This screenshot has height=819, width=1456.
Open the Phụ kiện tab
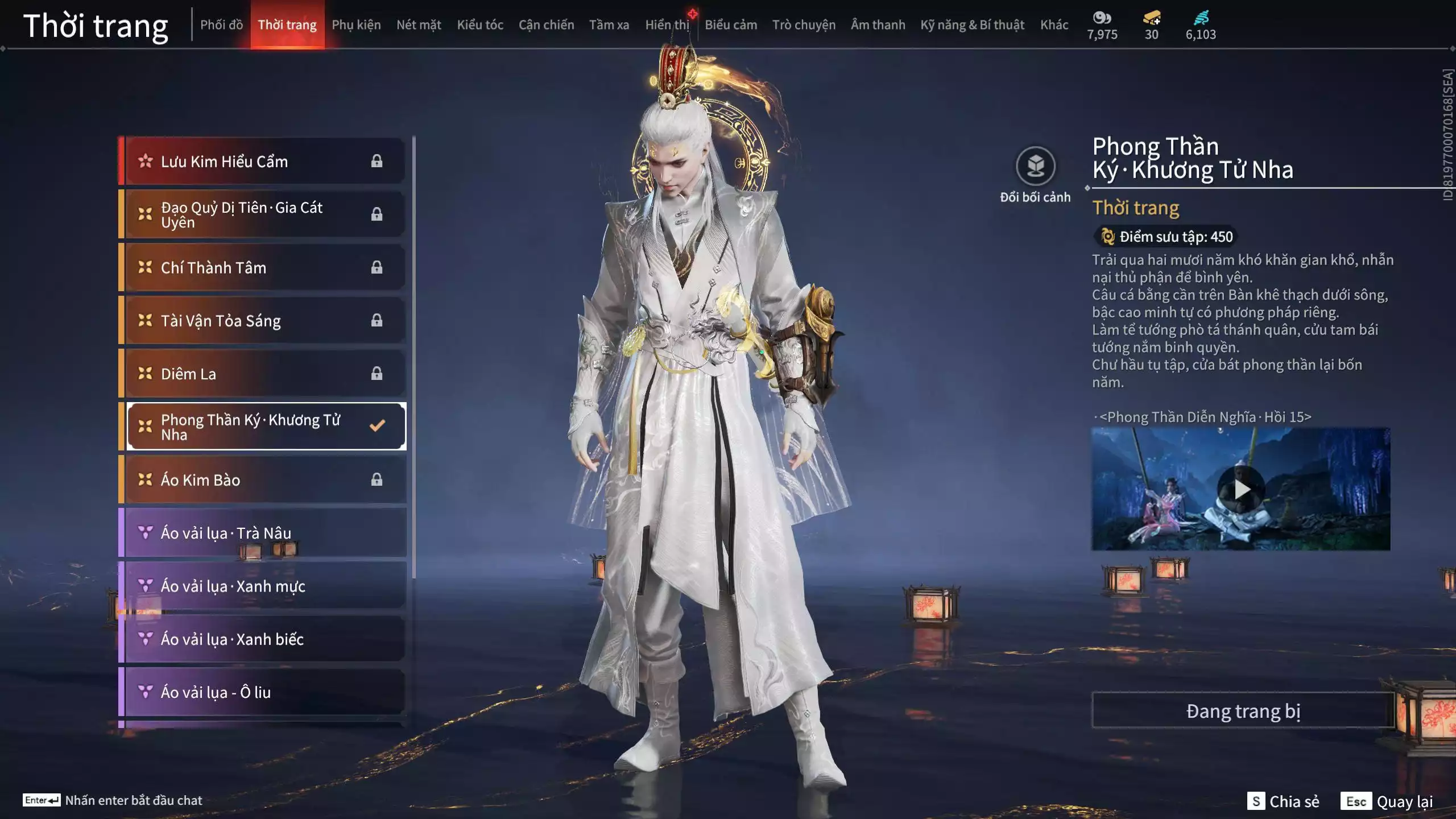click(358, 24)
